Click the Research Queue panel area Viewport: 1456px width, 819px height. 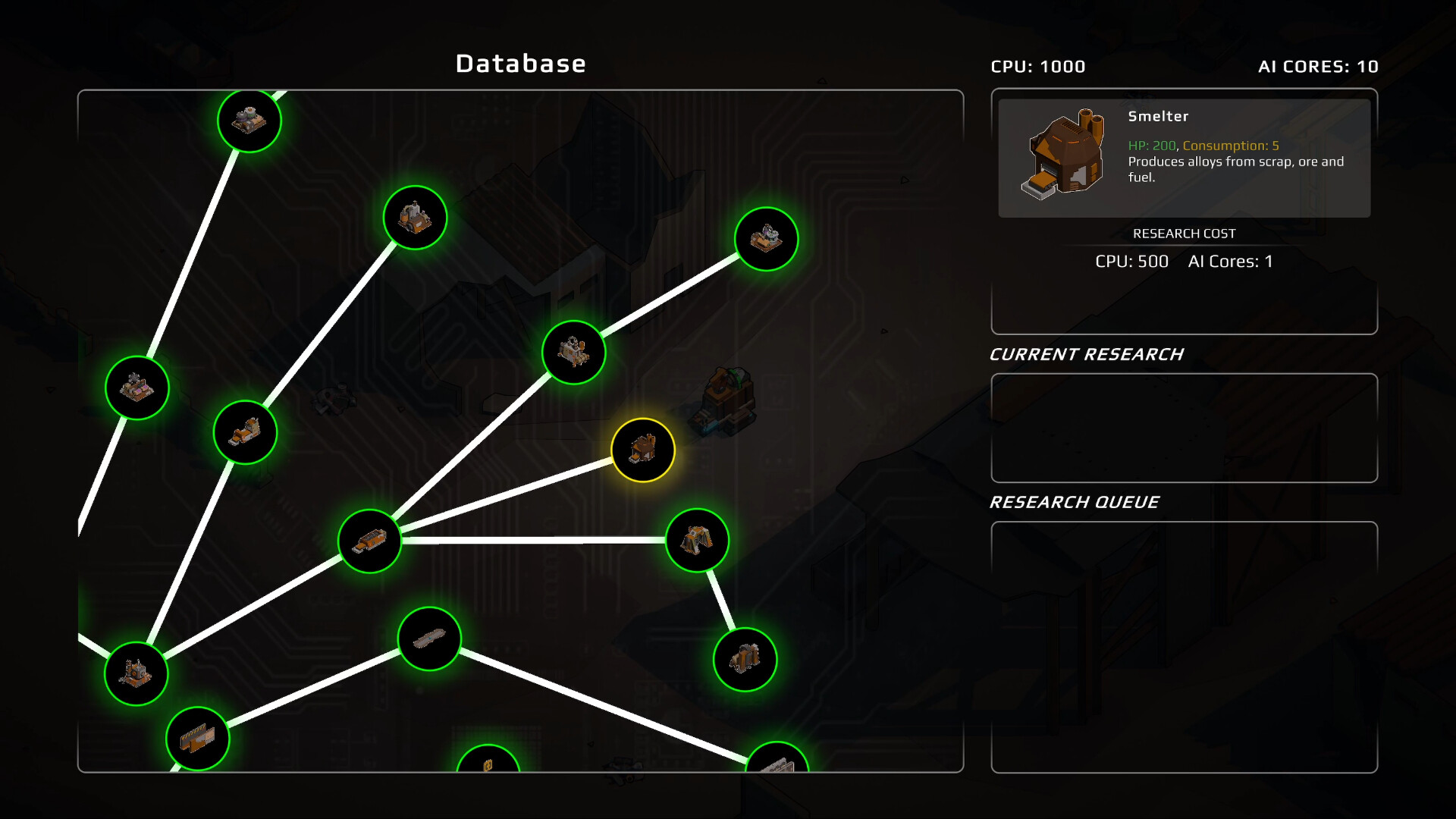pos(1184,645)
